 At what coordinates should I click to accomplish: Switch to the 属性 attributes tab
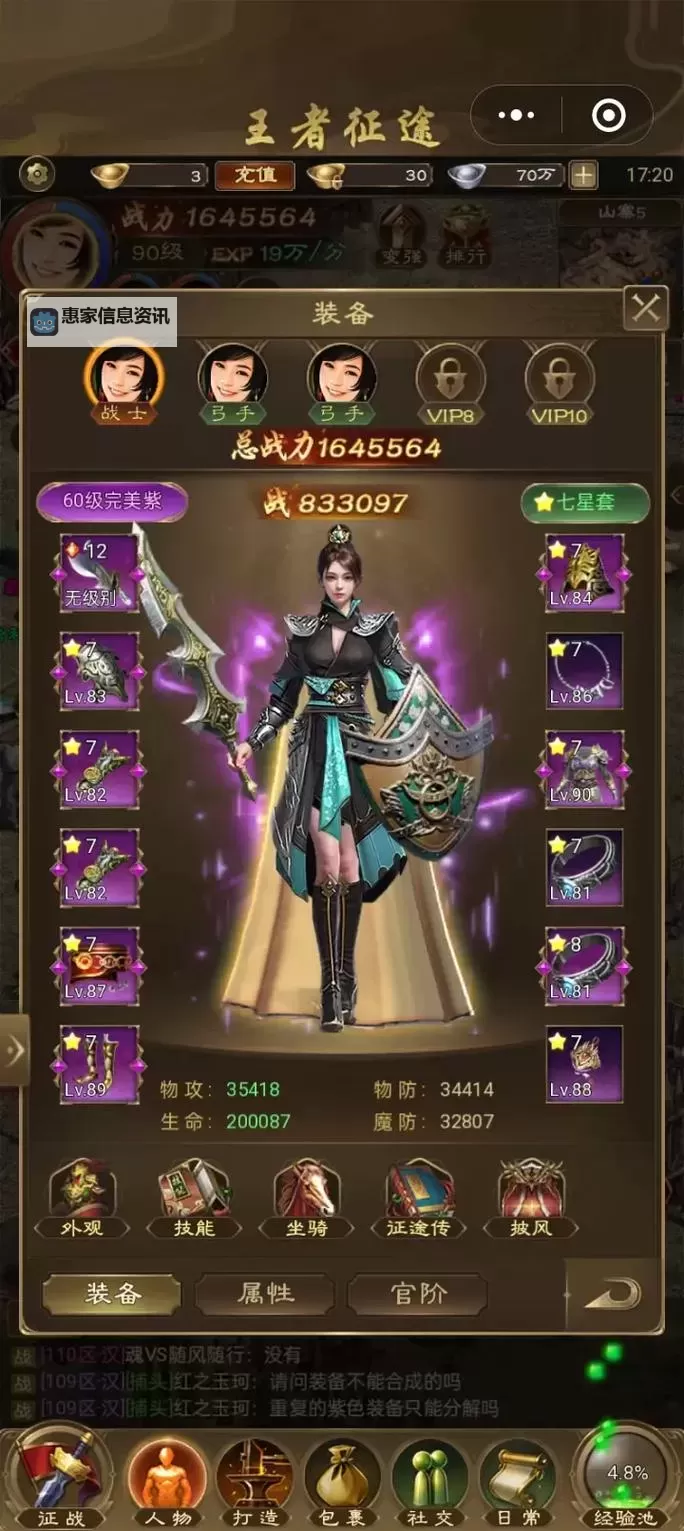pos(265,1294)
